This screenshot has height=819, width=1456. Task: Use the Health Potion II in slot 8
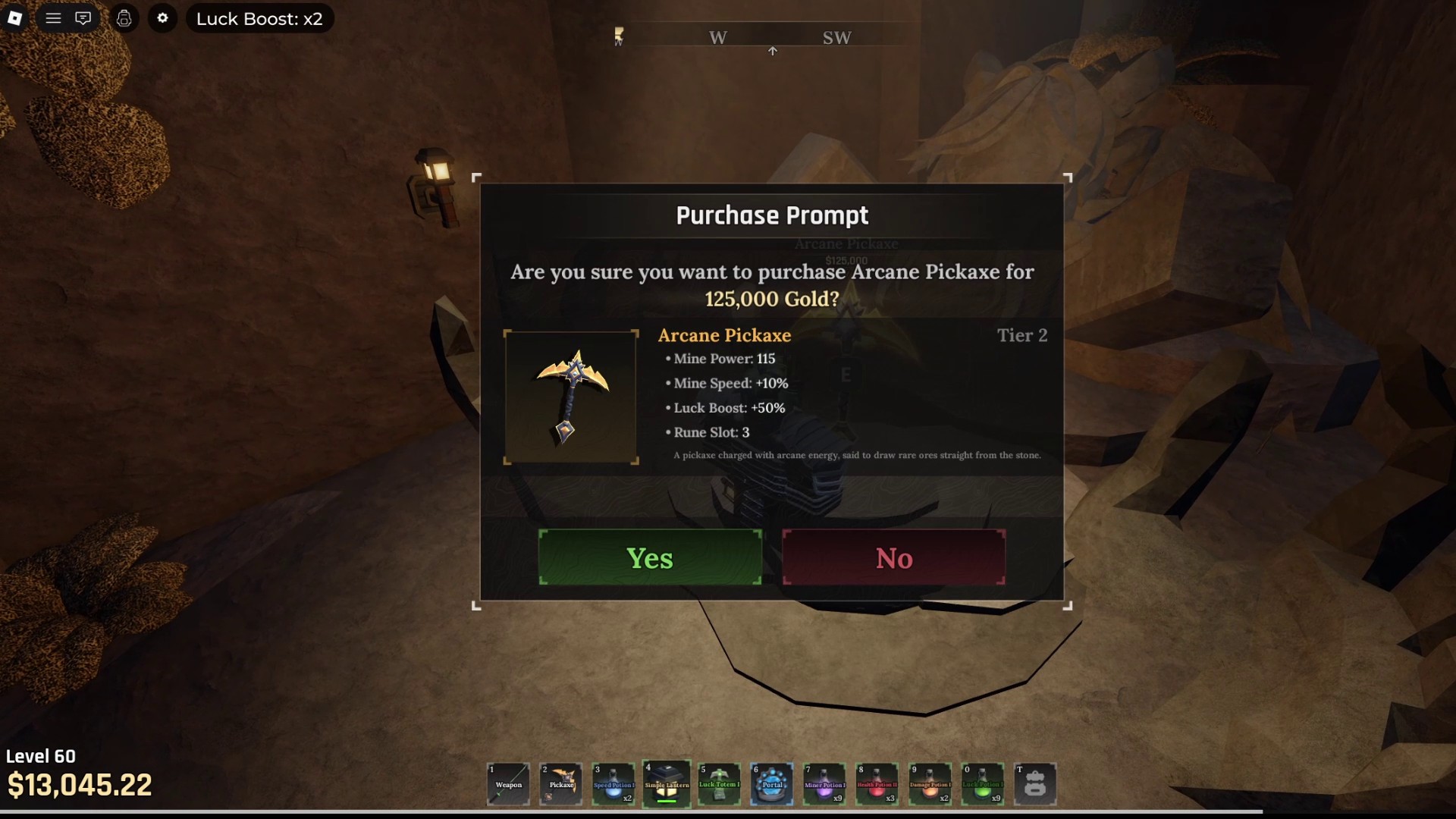pyautogui.click(x=877, y=784)
